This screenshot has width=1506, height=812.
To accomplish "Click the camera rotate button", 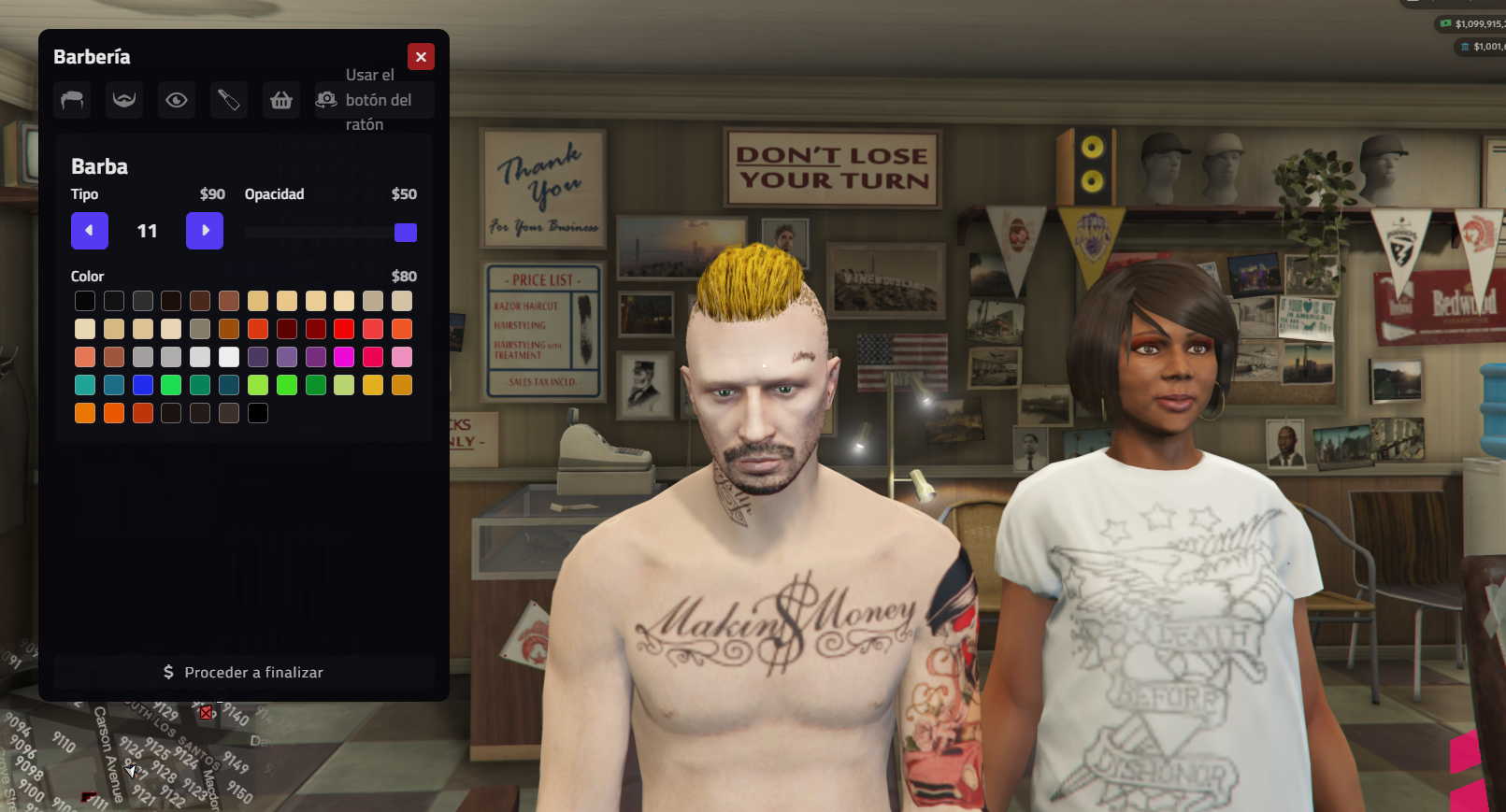I will pyautogui.click(x=326, y=100).
